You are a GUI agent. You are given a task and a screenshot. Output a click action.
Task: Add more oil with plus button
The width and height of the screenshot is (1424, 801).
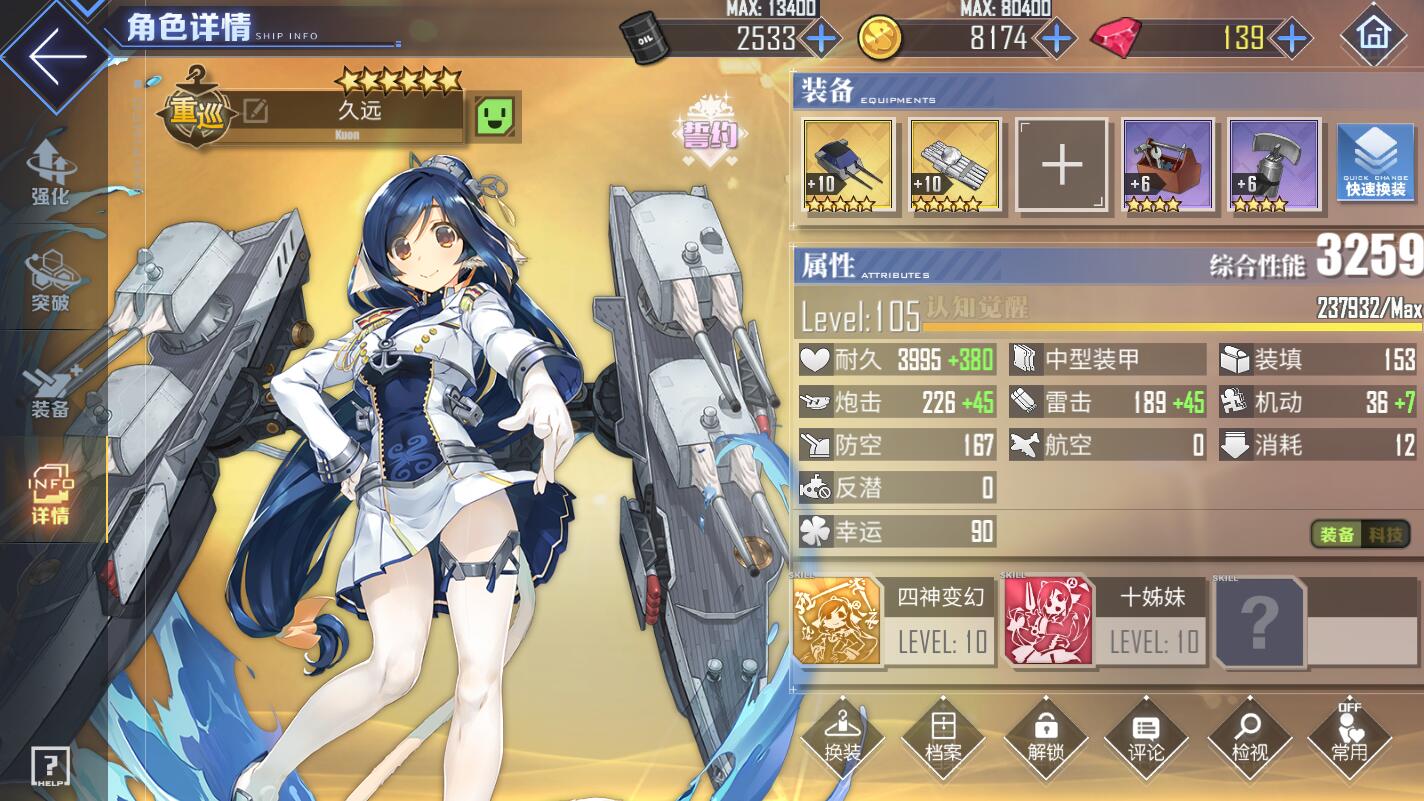click(x=822, y=39)
